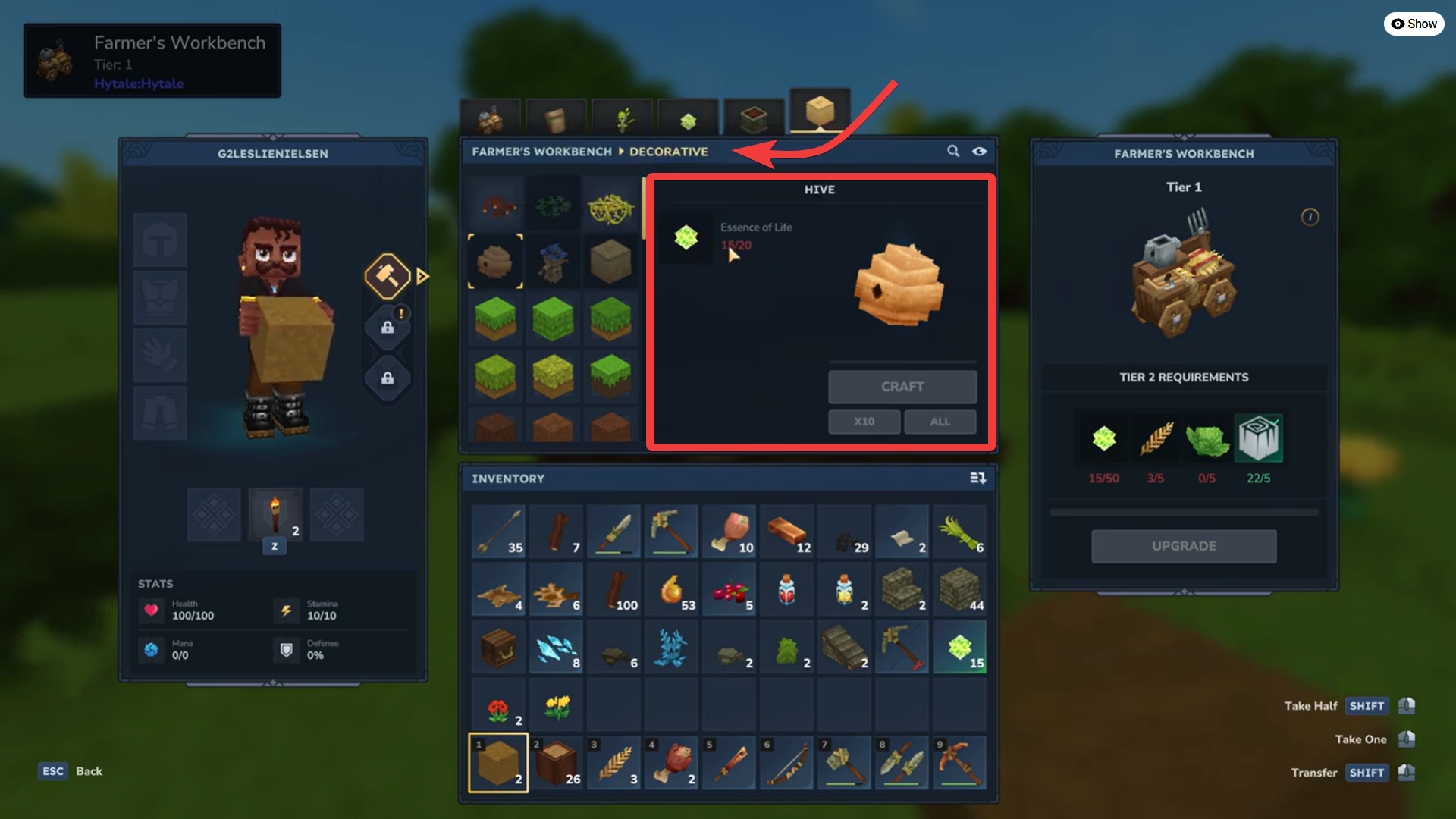Select the torch in the hotbar slot

coord(275,515)
